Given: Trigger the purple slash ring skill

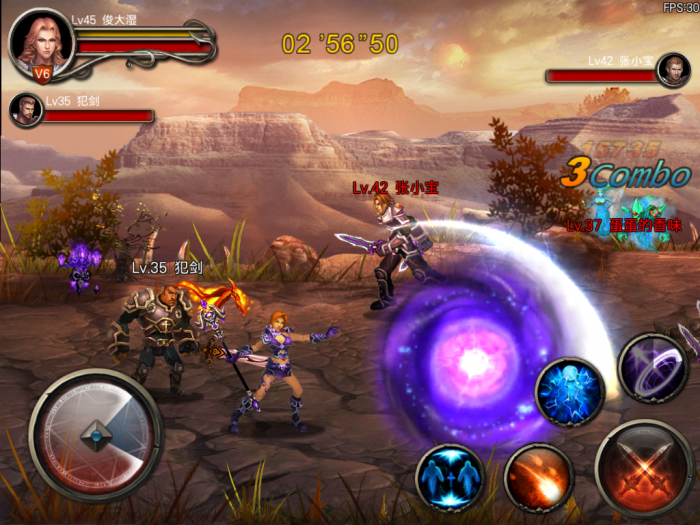Looking at the screenshot, I should click(653, 367).
